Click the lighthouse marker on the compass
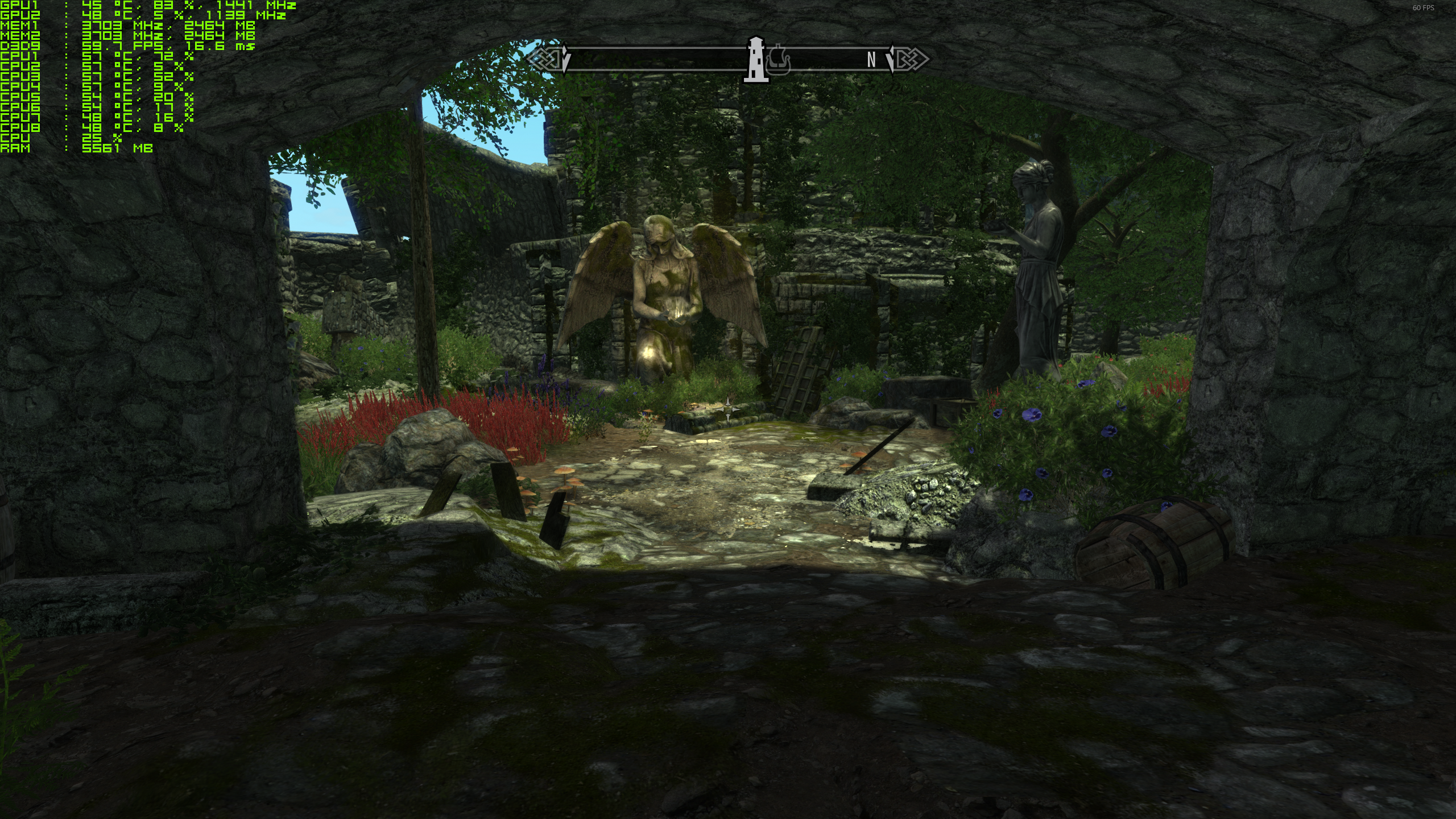The image size is (1456, 819). [x=756, y=59]
